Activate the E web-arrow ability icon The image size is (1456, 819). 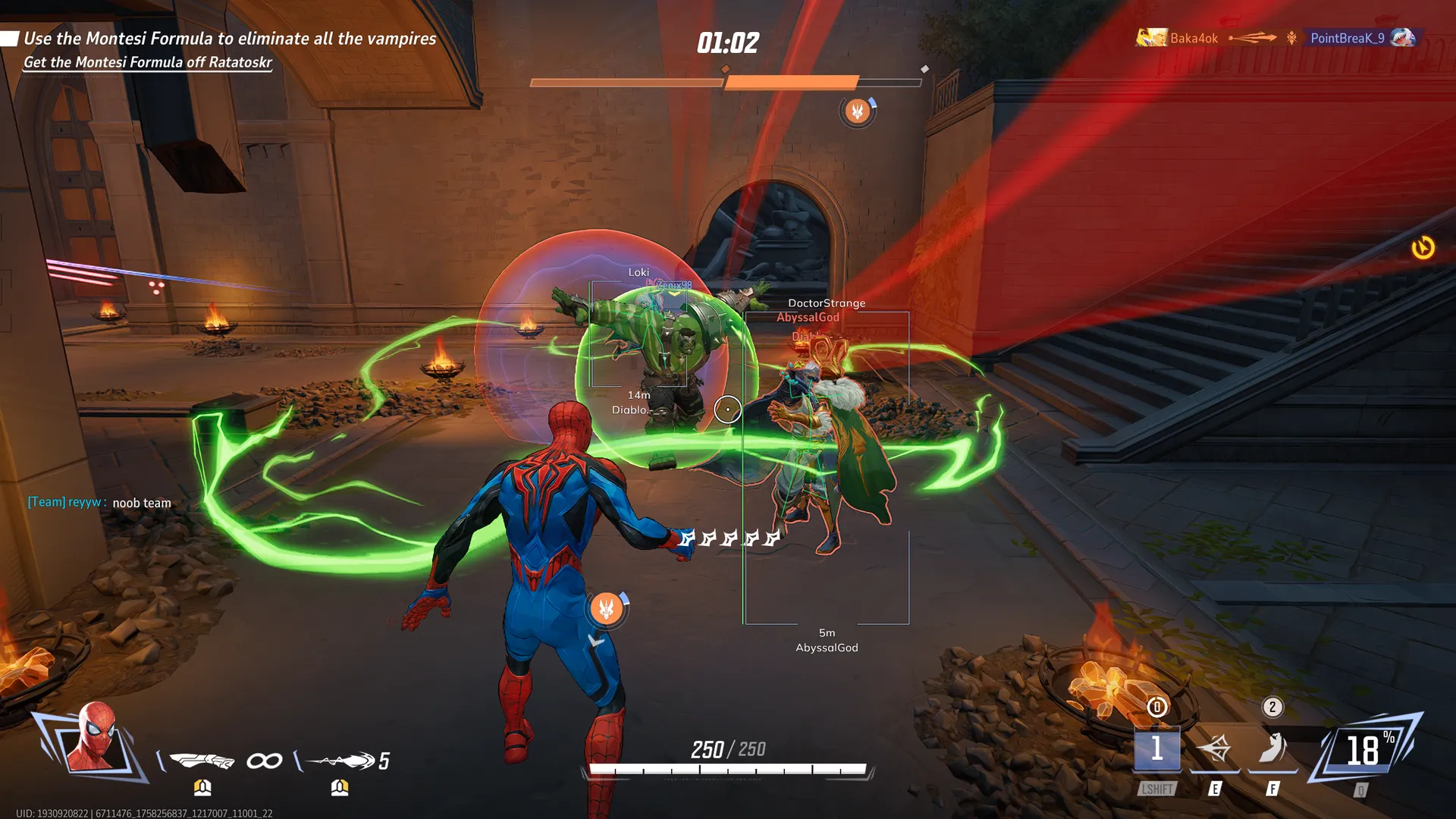pos(1214,749)
